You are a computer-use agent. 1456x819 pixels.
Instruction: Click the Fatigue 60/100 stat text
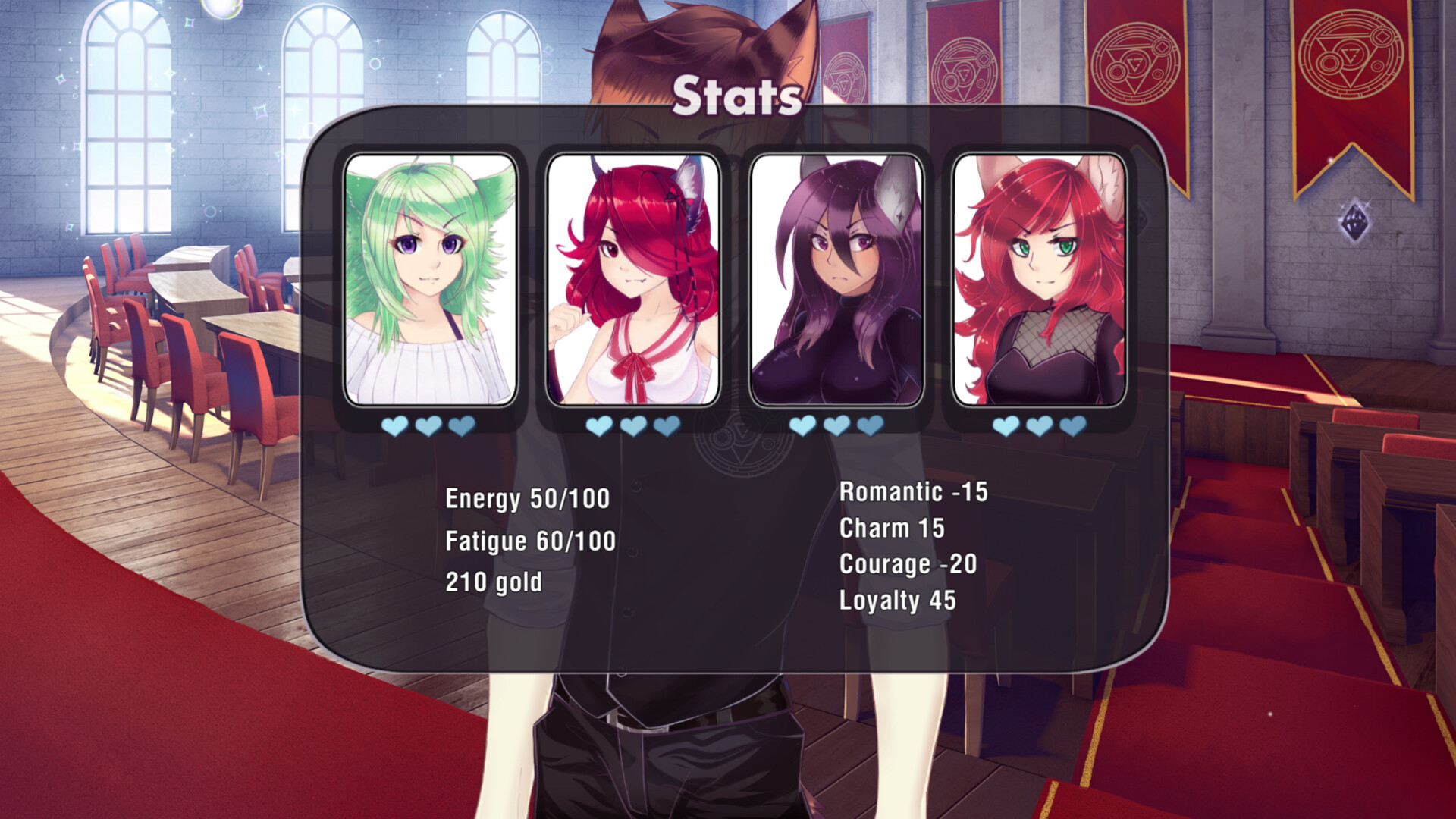coord(530,541)
